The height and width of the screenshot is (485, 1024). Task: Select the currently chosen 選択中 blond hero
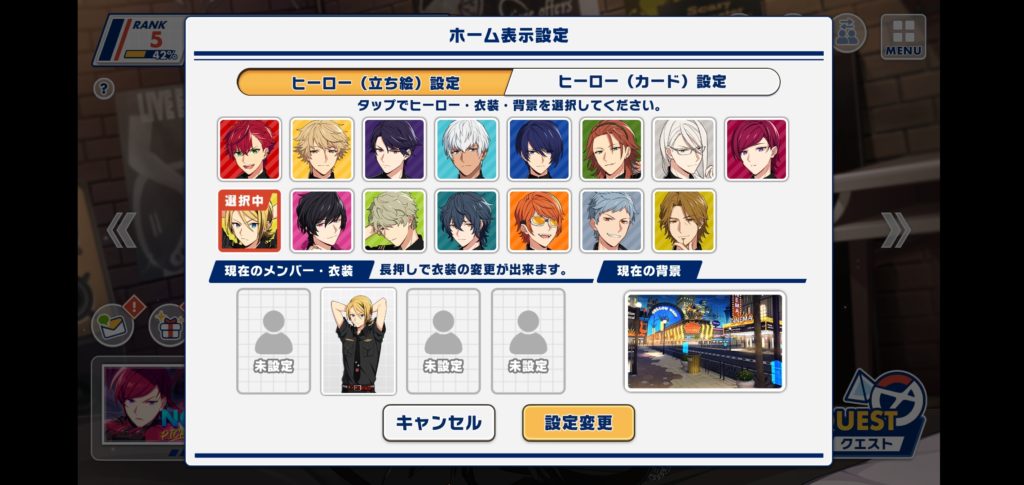pos(249,220)
